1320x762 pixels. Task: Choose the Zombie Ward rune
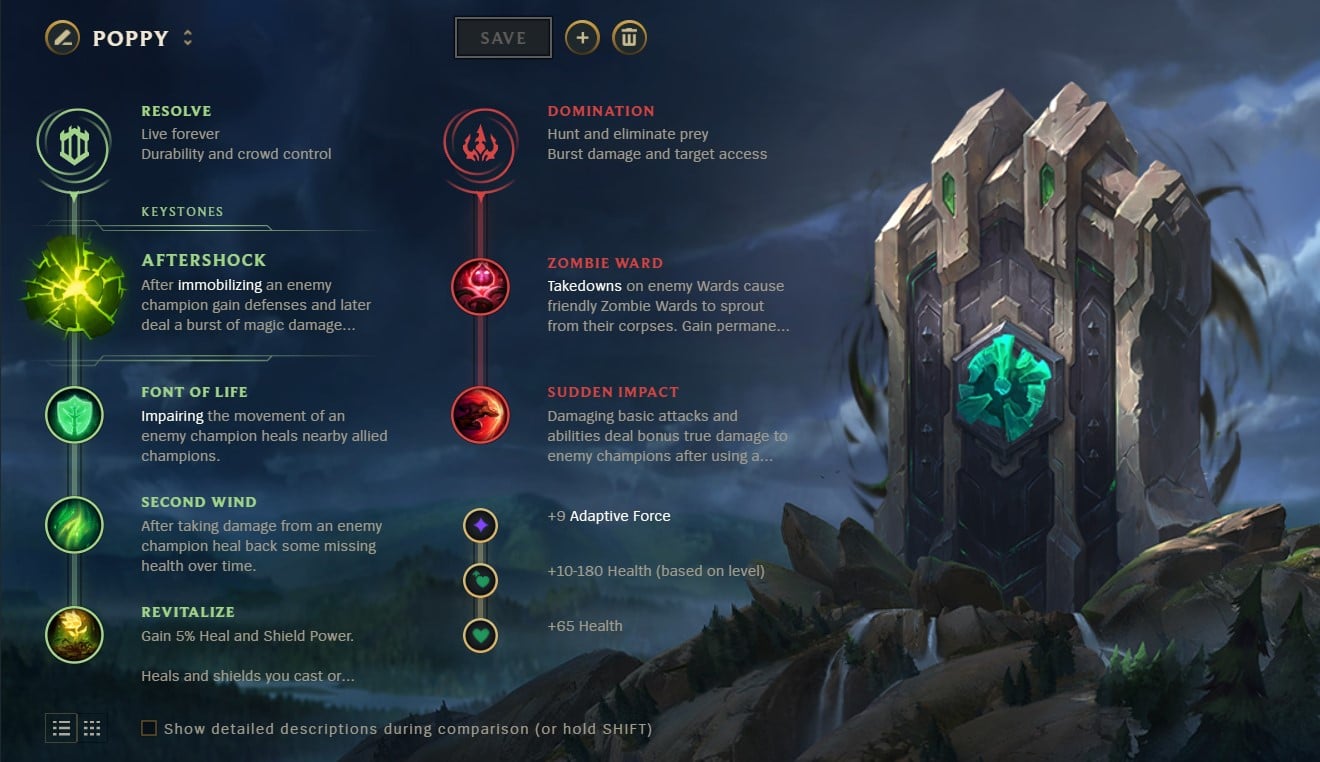[480, 286]
